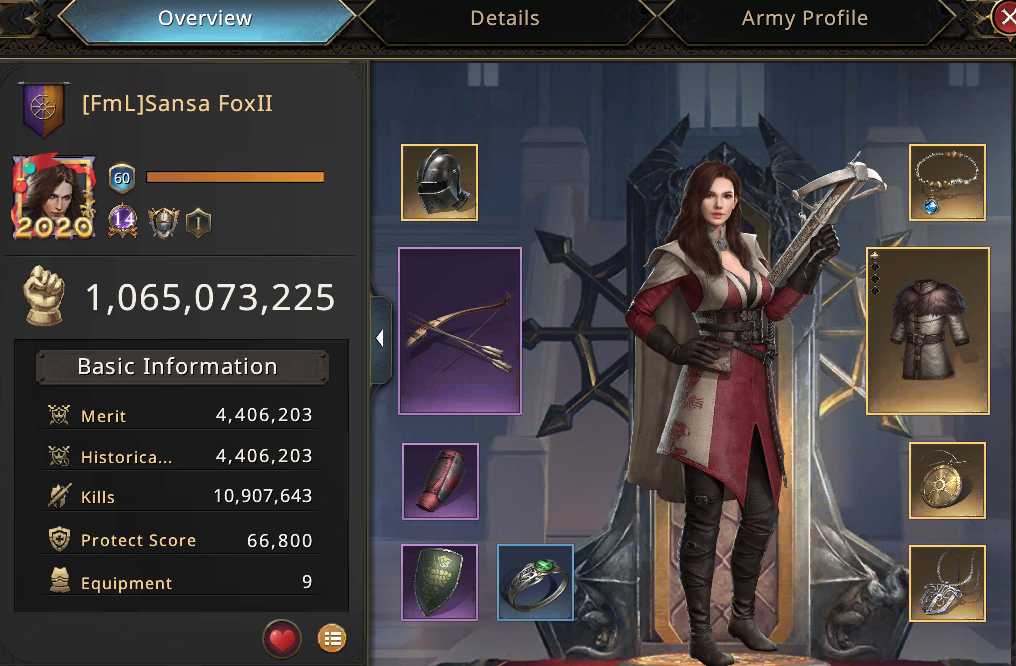This screenshot has width=1016, height=666.
Task: Select the red bracer slot
Action: pos(440,481)
